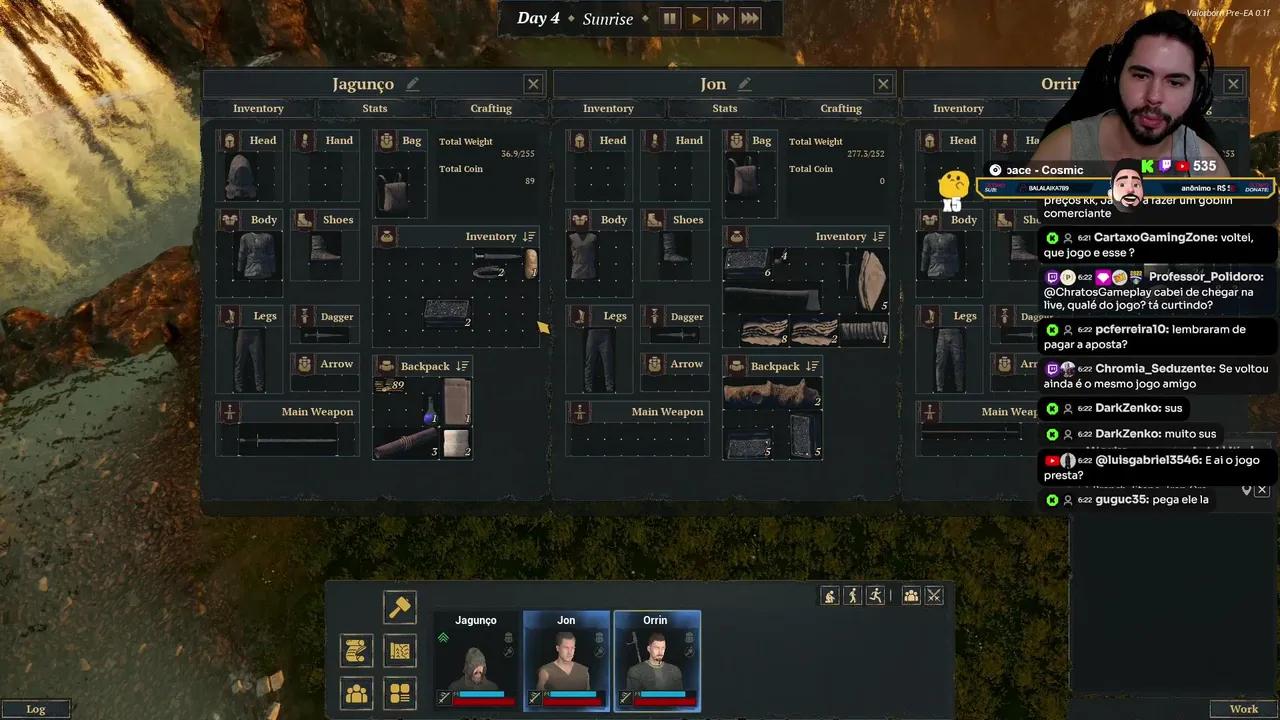
Task: Set the fastest game speed
Action: (x=750, y=18)
